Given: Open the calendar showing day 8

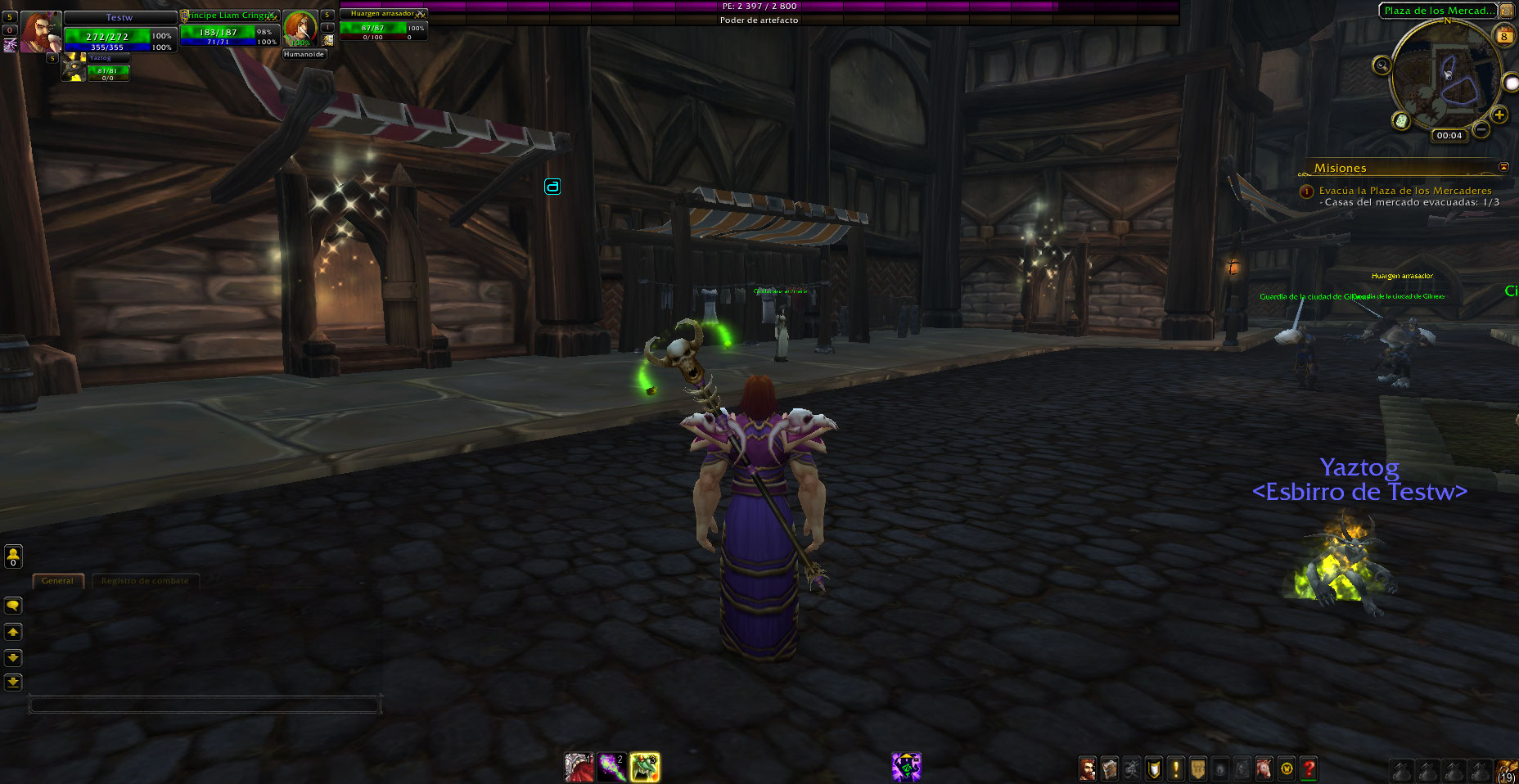Looking at the screenshot, I should (1503, 36).
